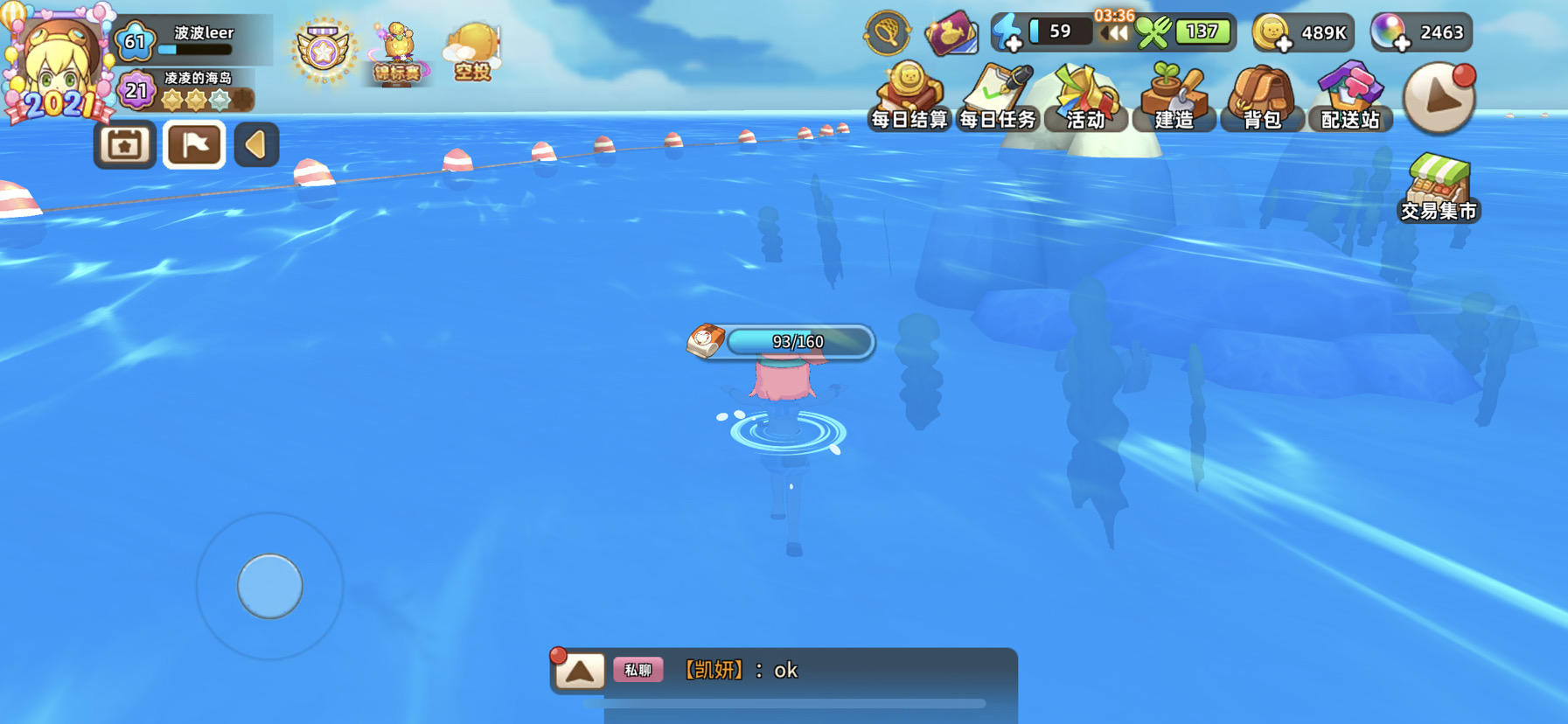Open the 活动 (events) panel
The width and height of the screenshot is (1568, 724).
[x=1085, y=94]
